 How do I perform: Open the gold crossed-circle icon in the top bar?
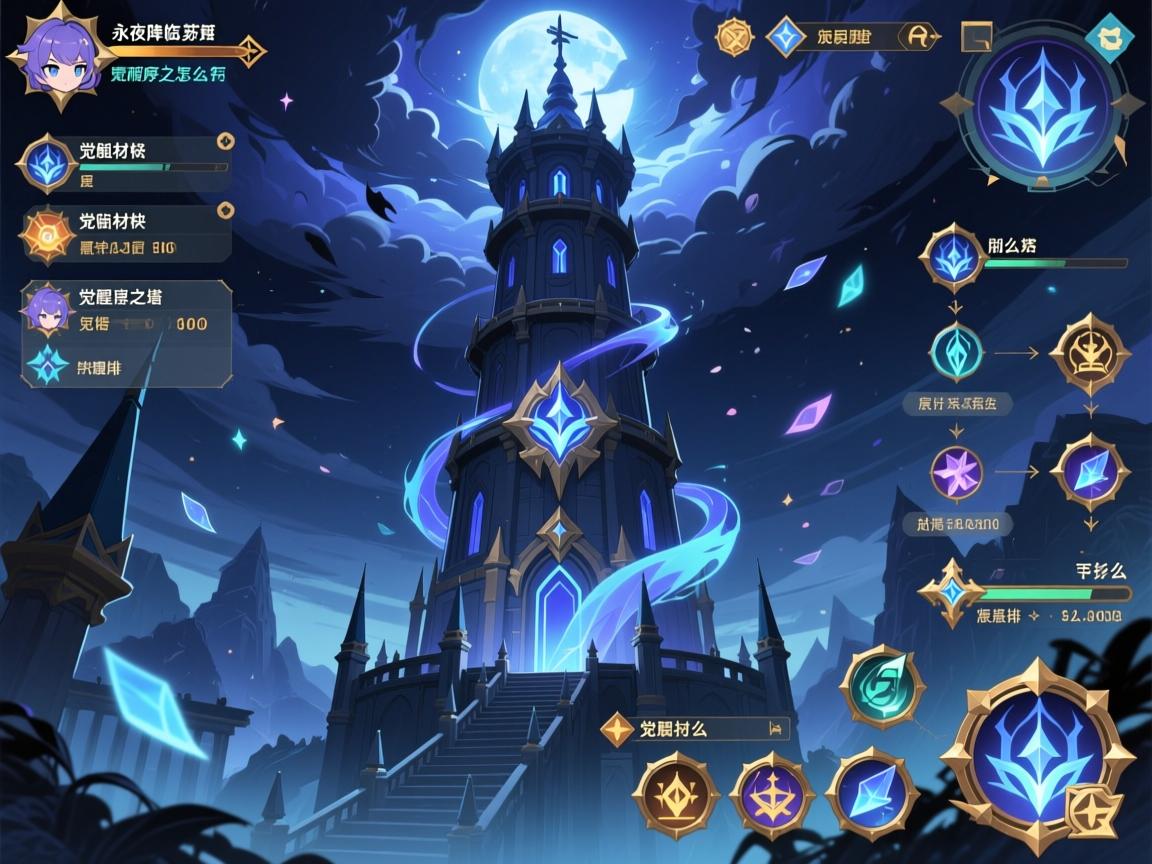point(734,37)
